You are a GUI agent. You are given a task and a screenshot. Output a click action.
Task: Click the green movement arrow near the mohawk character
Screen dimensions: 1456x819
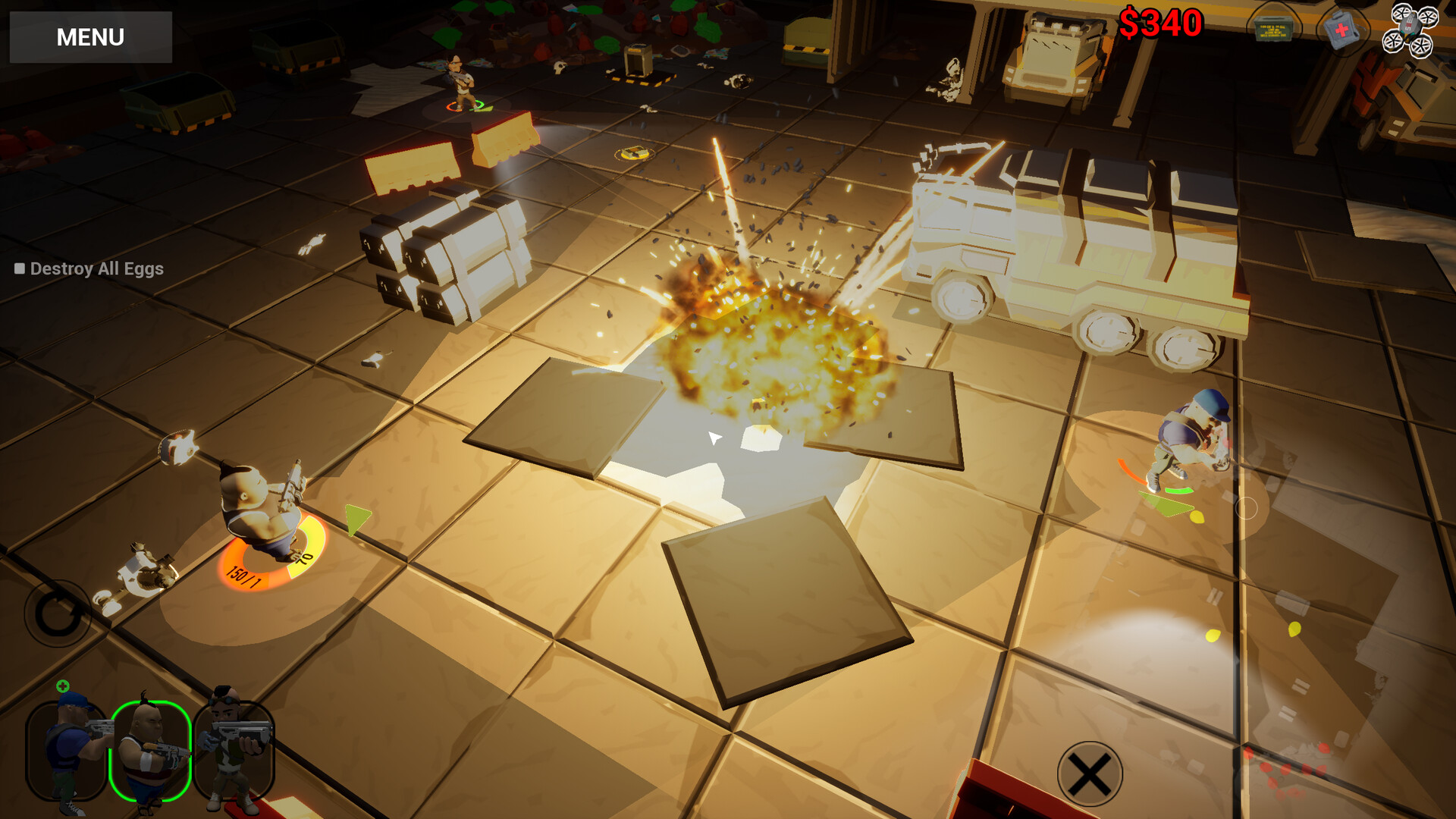(354, 519)
